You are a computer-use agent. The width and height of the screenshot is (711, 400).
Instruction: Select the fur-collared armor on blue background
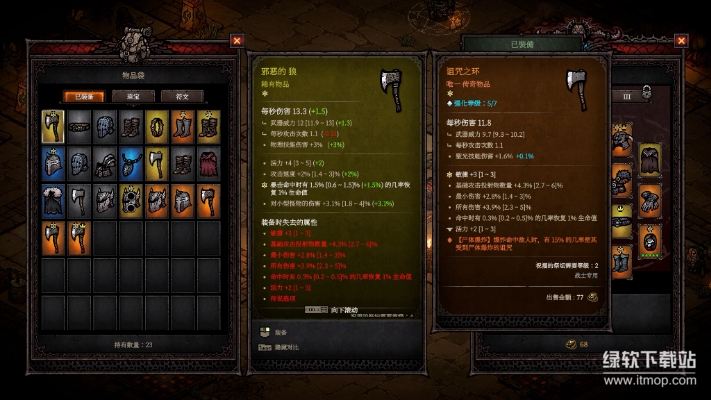point(53,200)
